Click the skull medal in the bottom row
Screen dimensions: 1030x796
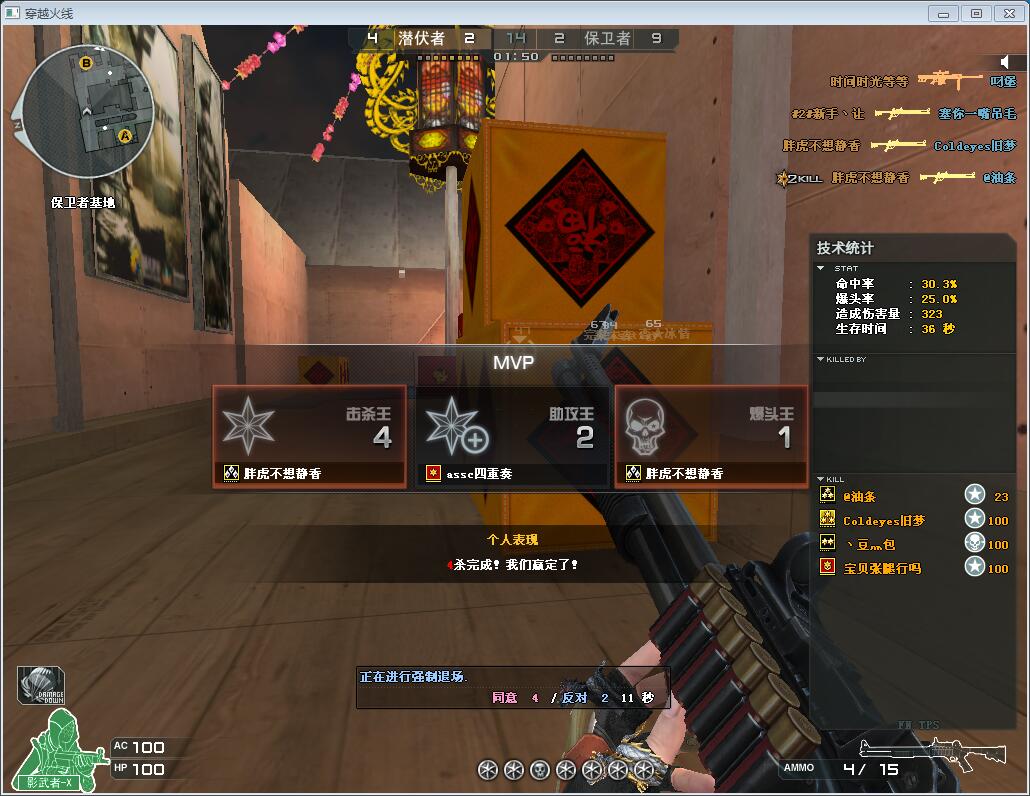click(540, 769)
